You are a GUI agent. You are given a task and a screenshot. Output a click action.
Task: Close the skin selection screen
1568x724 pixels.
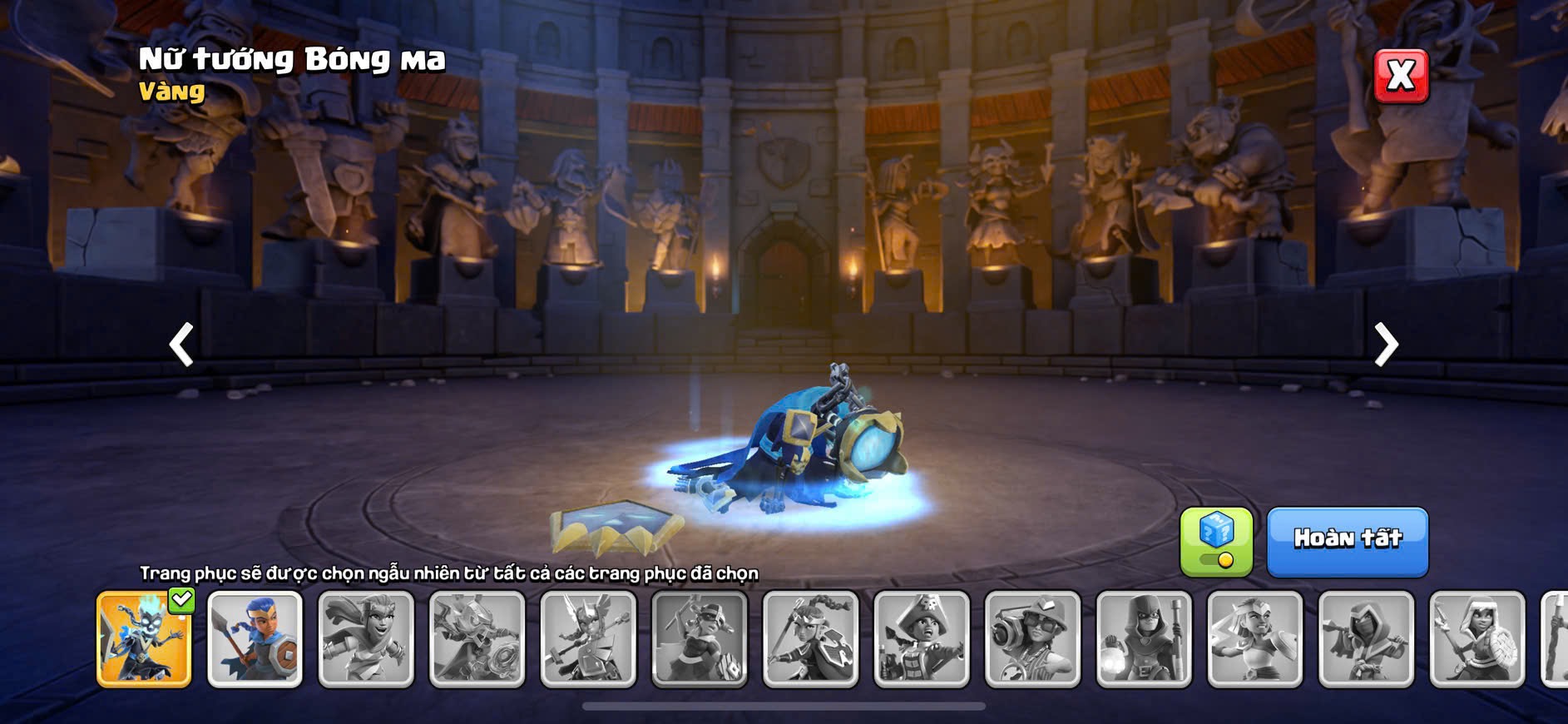1401,76
